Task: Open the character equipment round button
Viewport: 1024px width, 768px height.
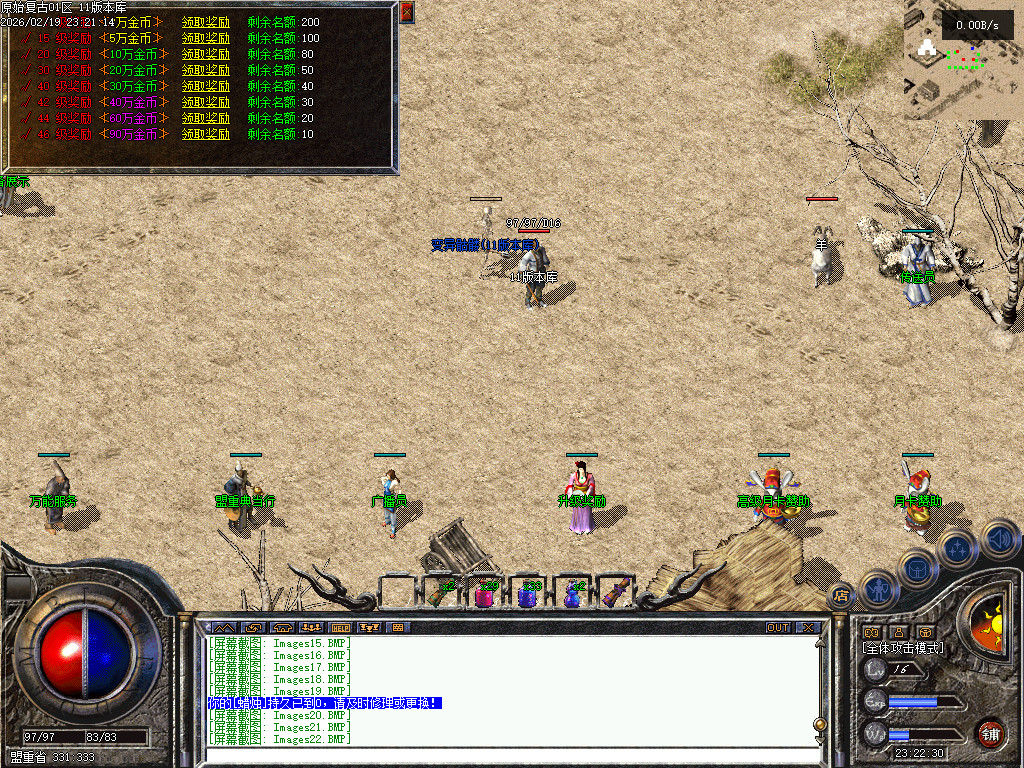Action: (879, 590)
